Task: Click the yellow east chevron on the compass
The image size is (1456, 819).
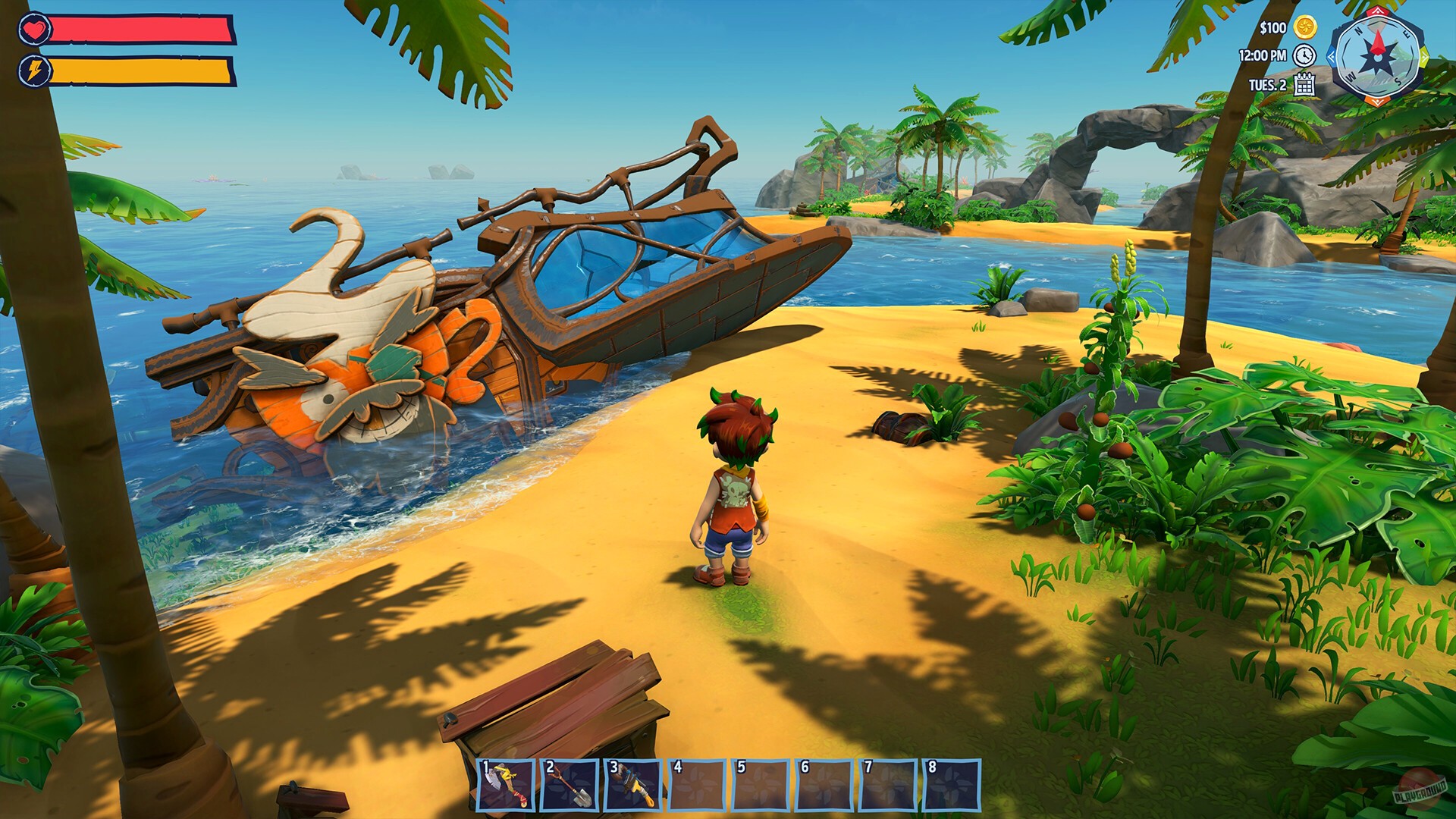Action: pyautogui.click(x=1424, y=57)
